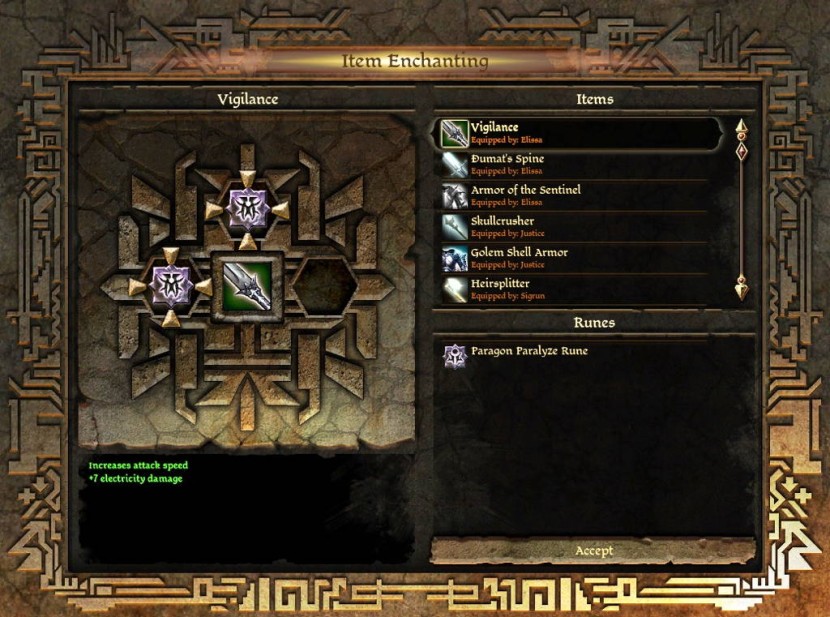The height and width of the screenshot is (617, 830).
Task: Click the left rune slot on Vigilance
Action: 169,286
